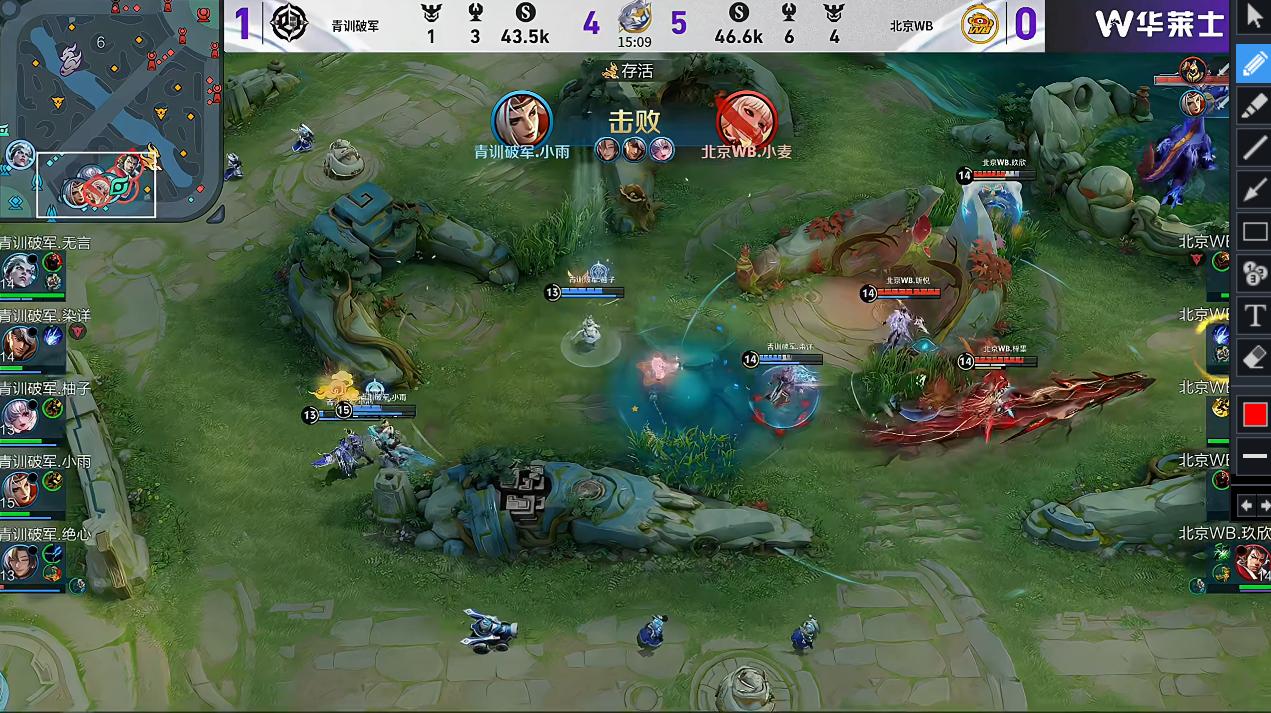Select player 青训破军.染详 portrait

pos(18,343)
